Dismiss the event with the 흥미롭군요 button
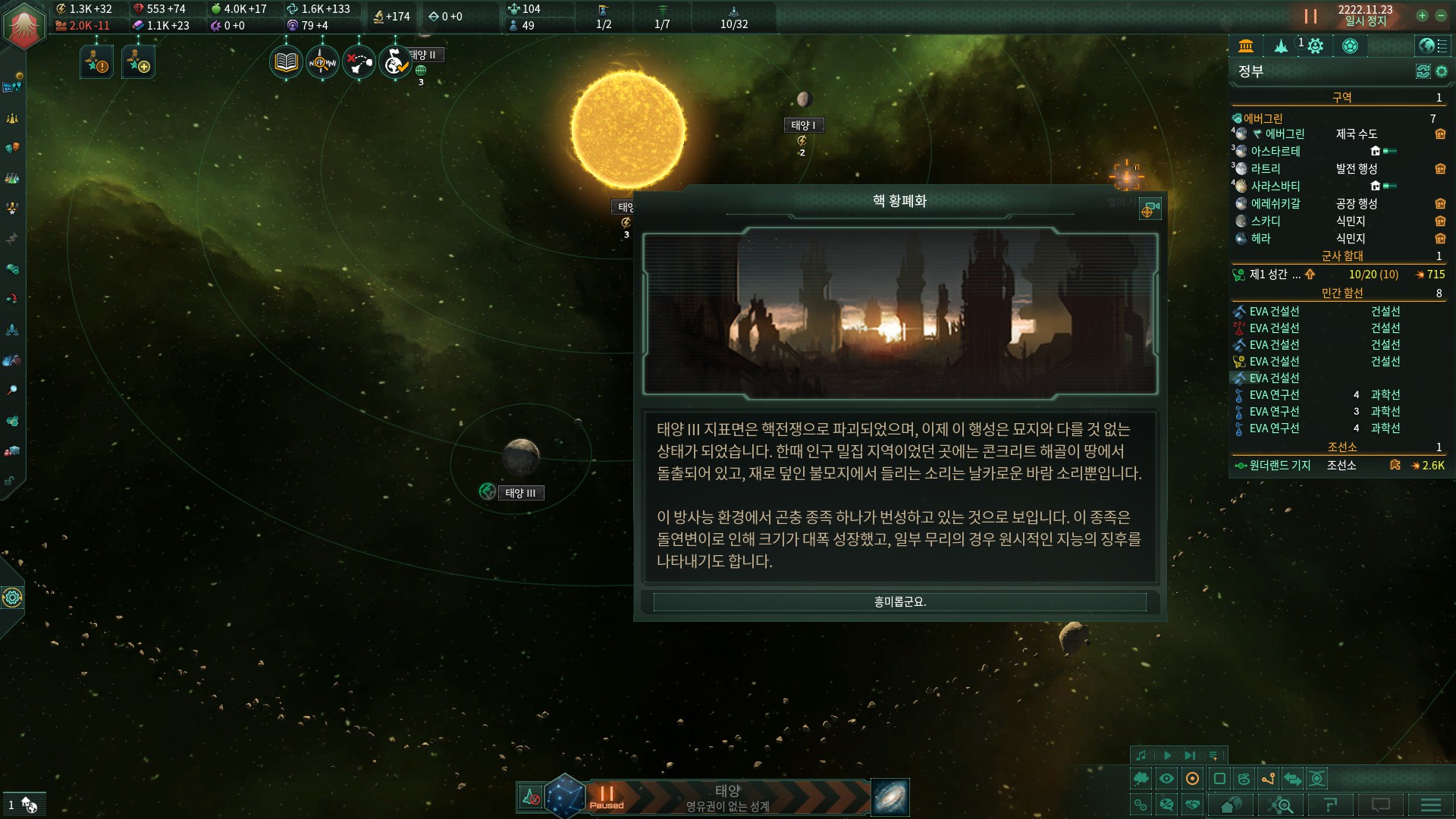Screen dimensions: 1456x819 click(x=899, y=602)
